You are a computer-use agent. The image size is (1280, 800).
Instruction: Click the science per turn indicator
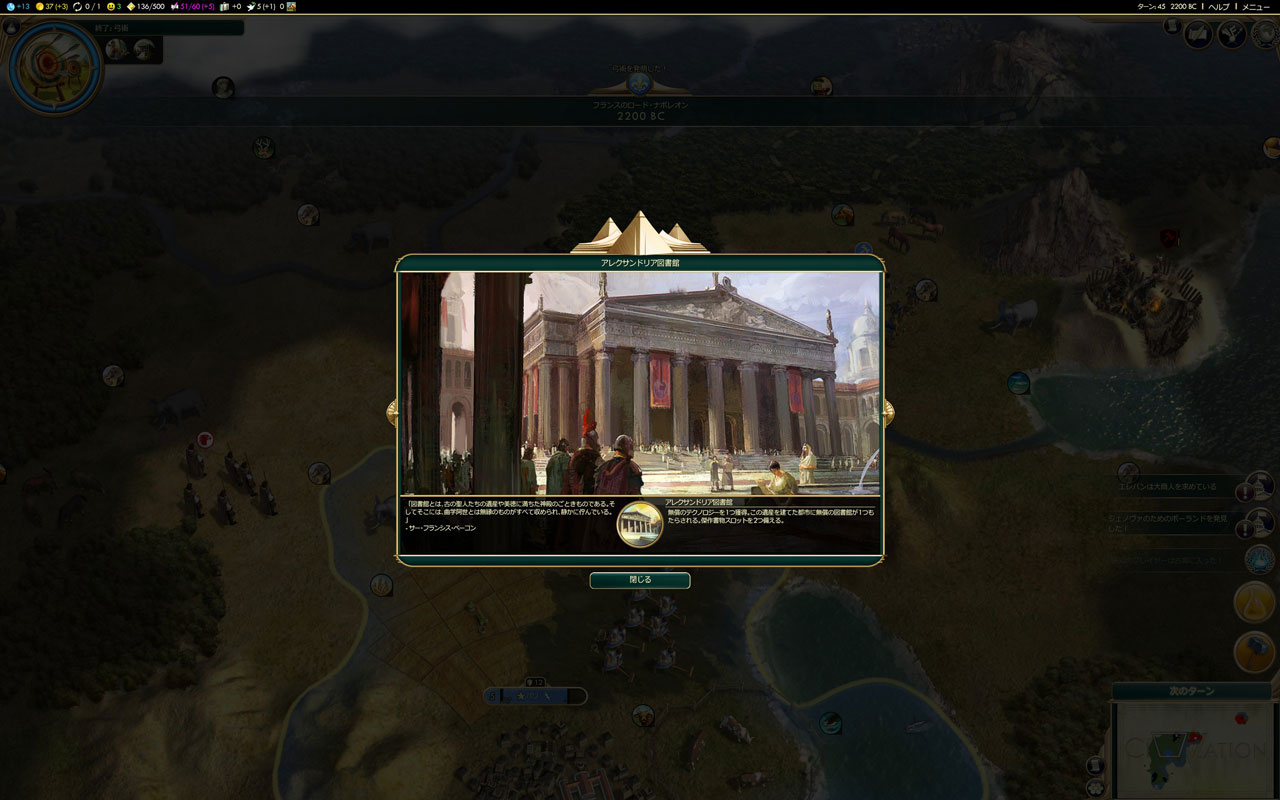[x=16, y=7]
